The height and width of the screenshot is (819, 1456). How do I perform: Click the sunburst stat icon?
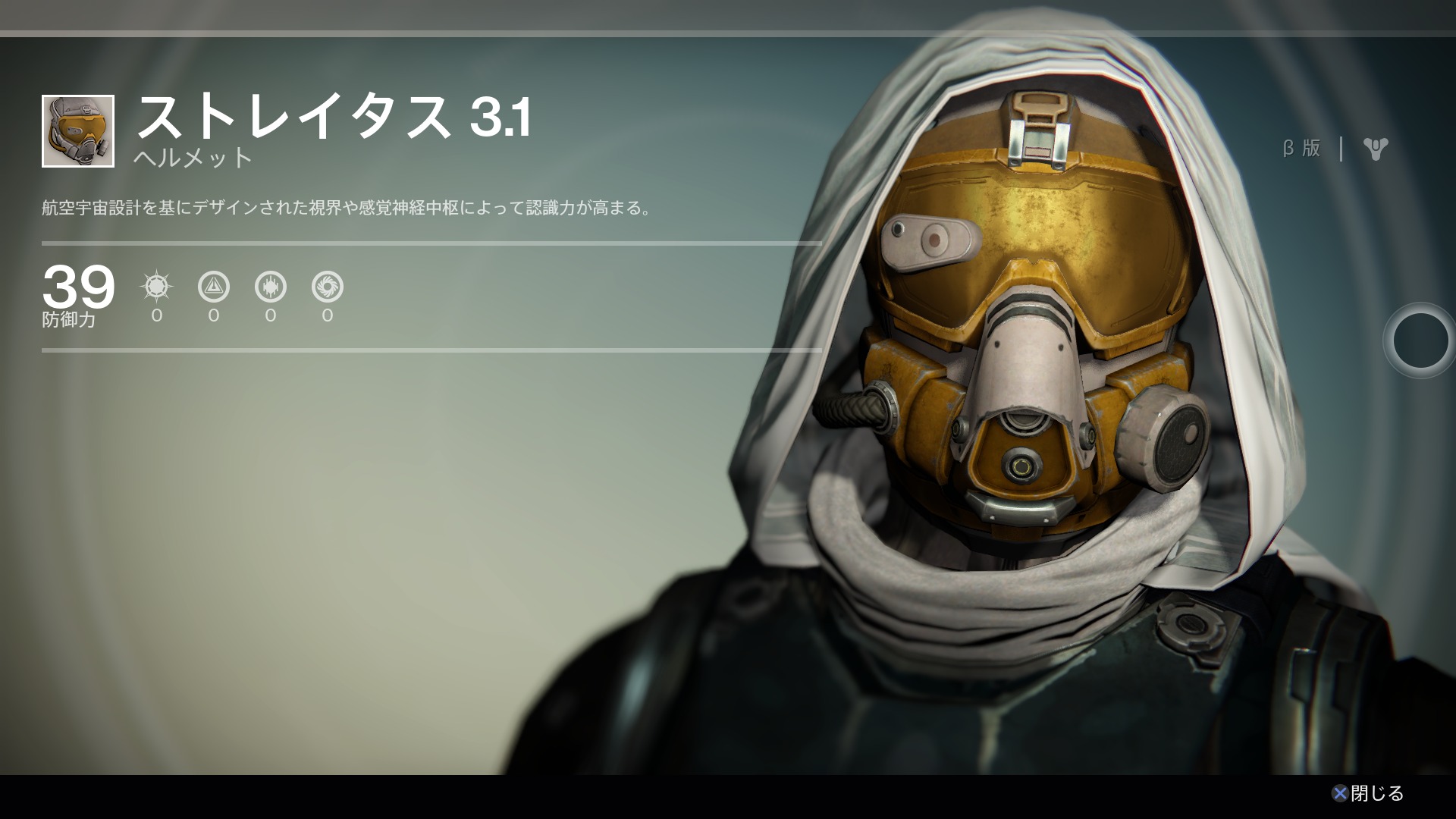[x=157, y=287]
